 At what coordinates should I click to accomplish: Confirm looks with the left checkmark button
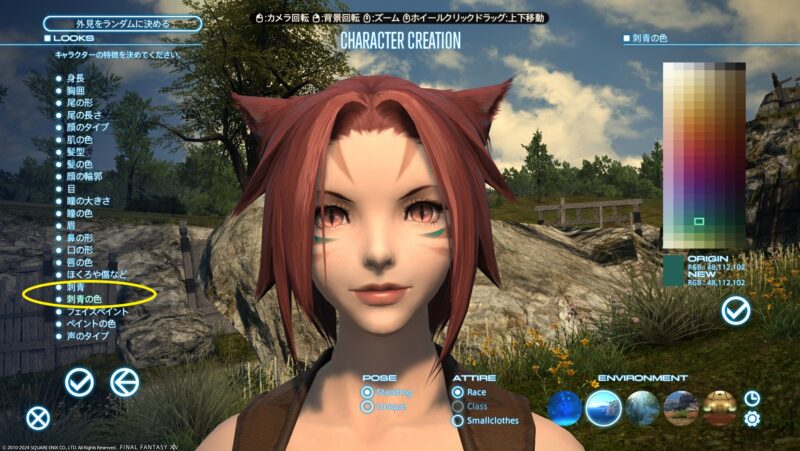79,381
